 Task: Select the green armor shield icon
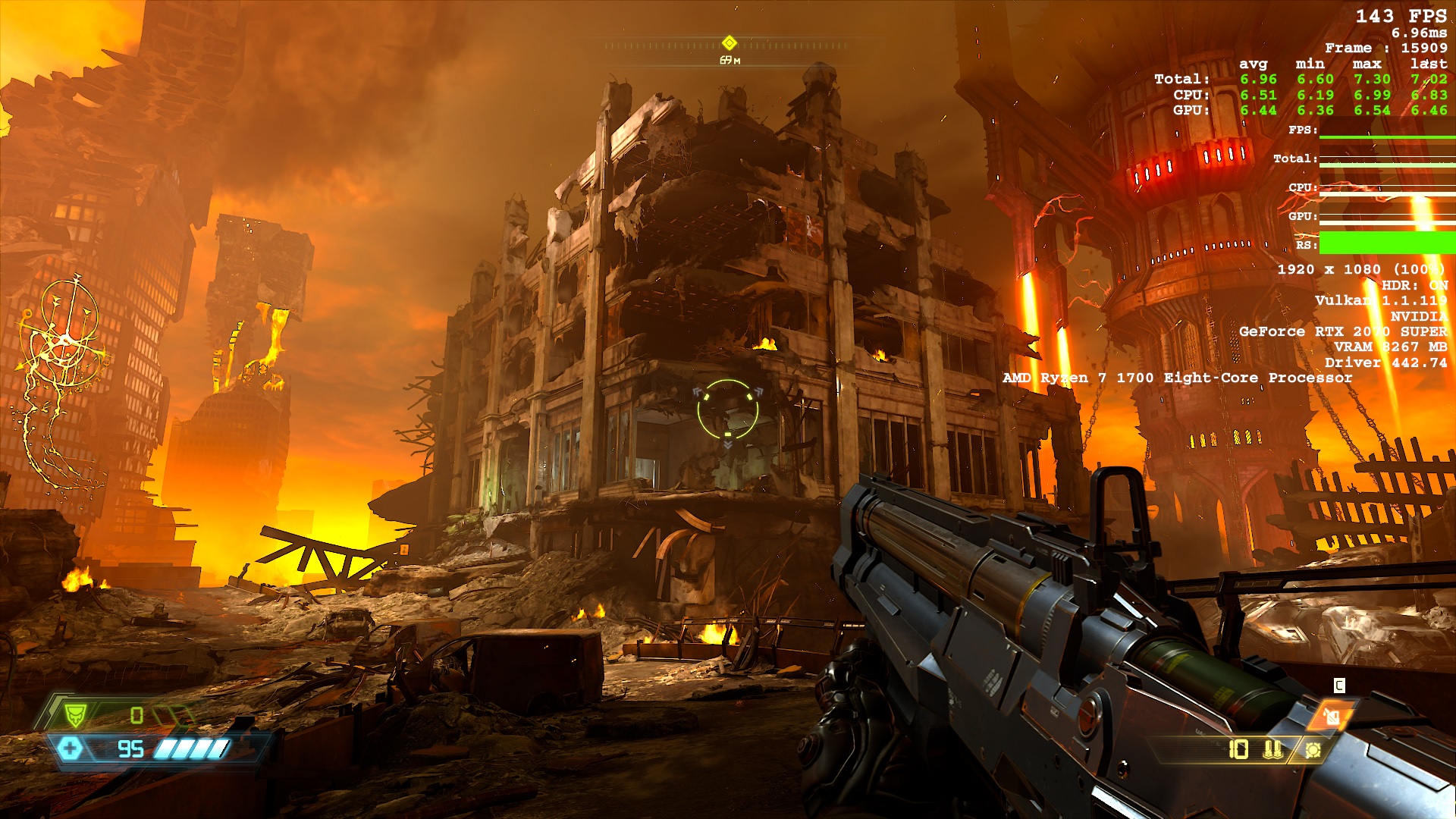[x=75, y=714]
